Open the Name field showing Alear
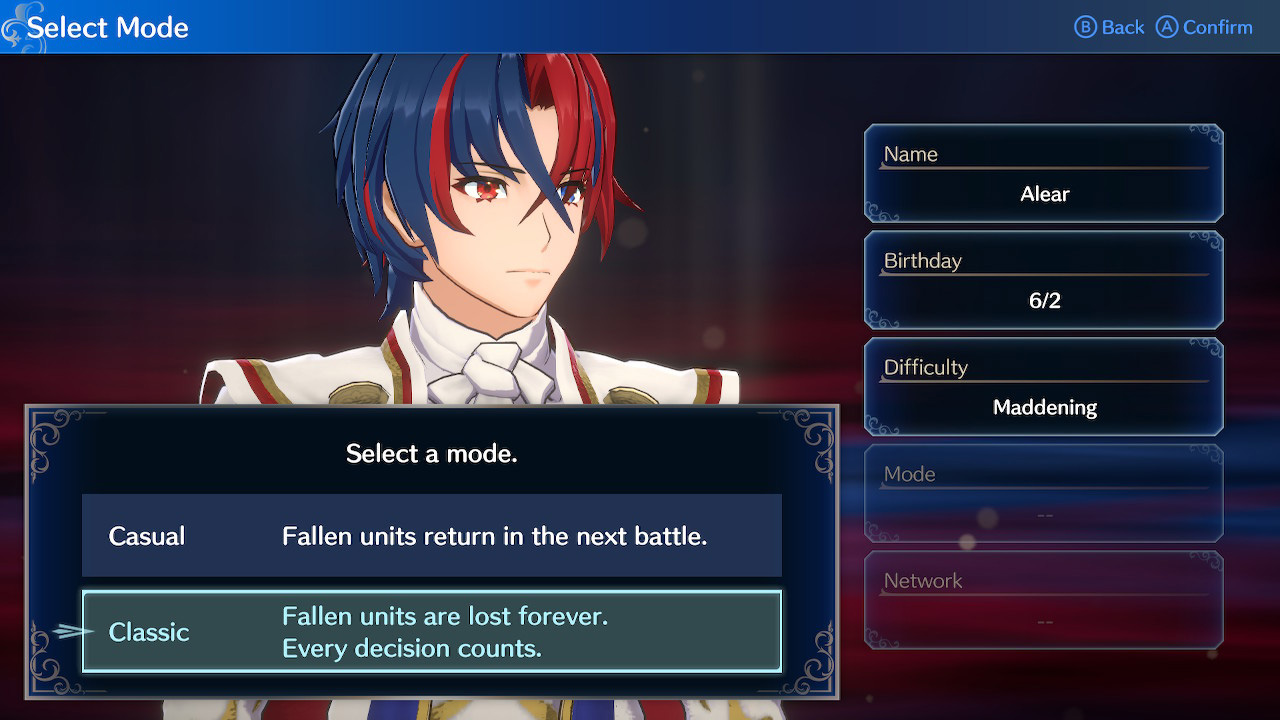The image size is (1280, 720). (x=1044, y=173)
